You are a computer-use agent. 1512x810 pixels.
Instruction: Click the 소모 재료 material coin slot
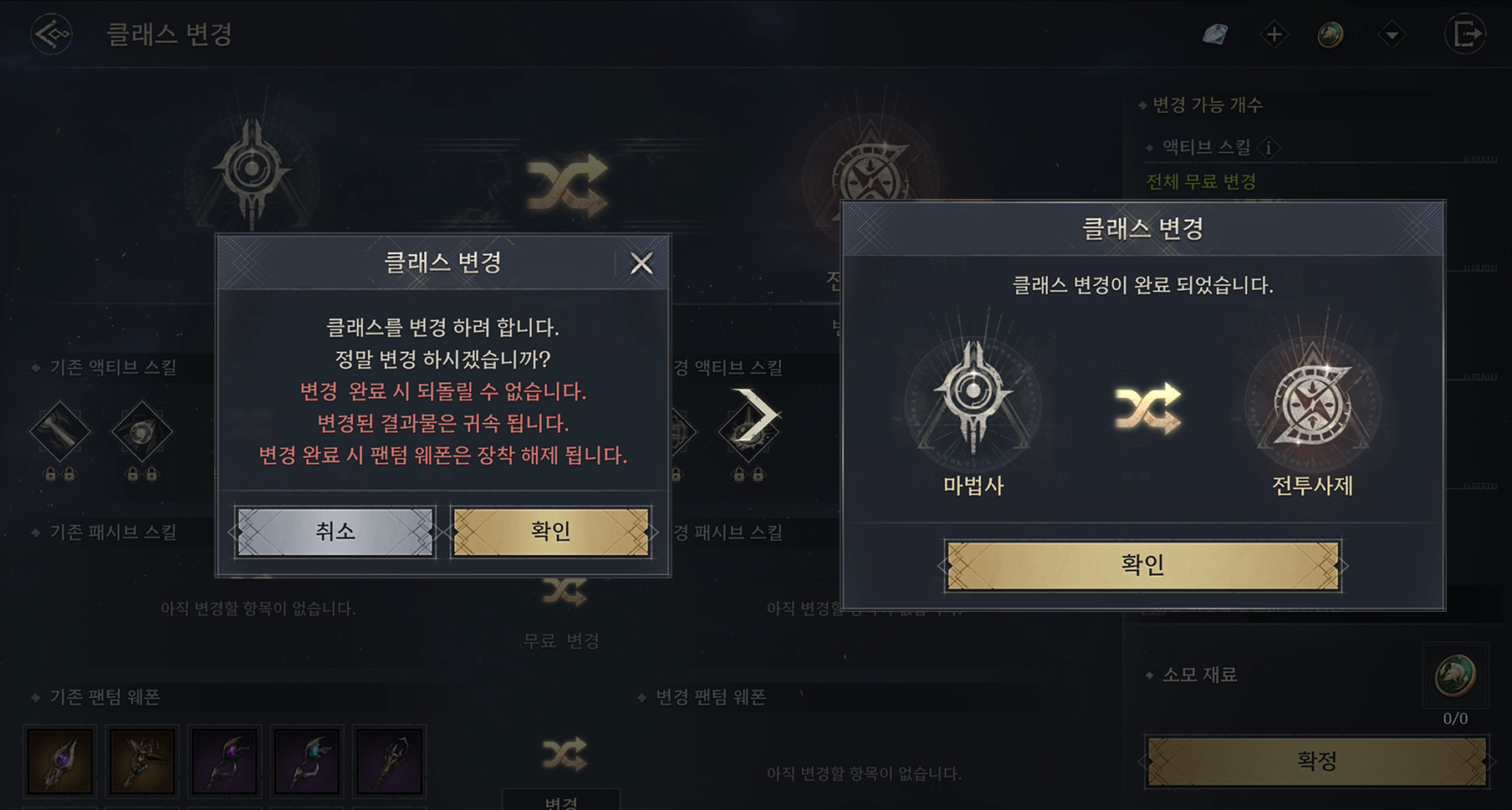point(1455,675)
